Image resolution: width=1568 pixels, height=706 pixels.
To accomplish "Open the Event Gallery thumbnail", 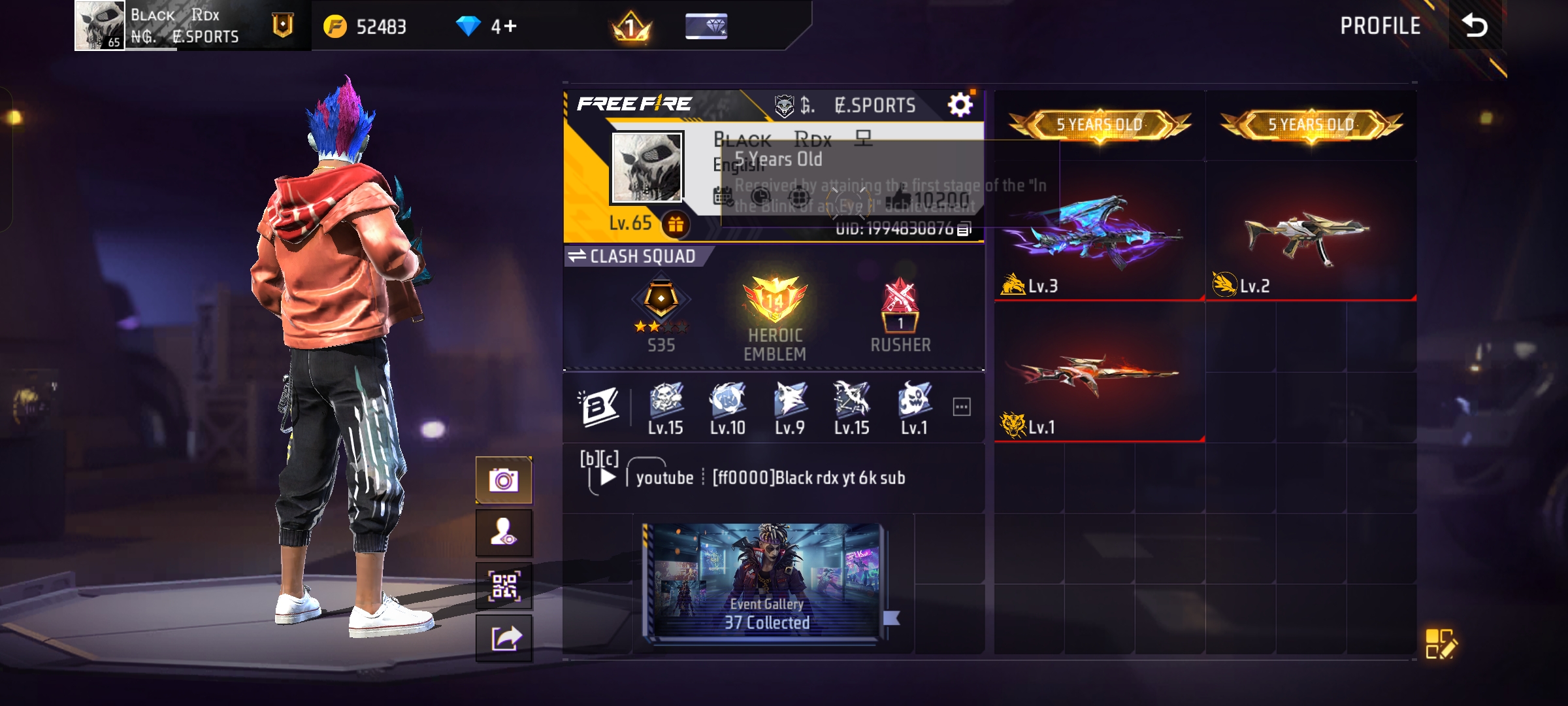I will tap(766, 581).
